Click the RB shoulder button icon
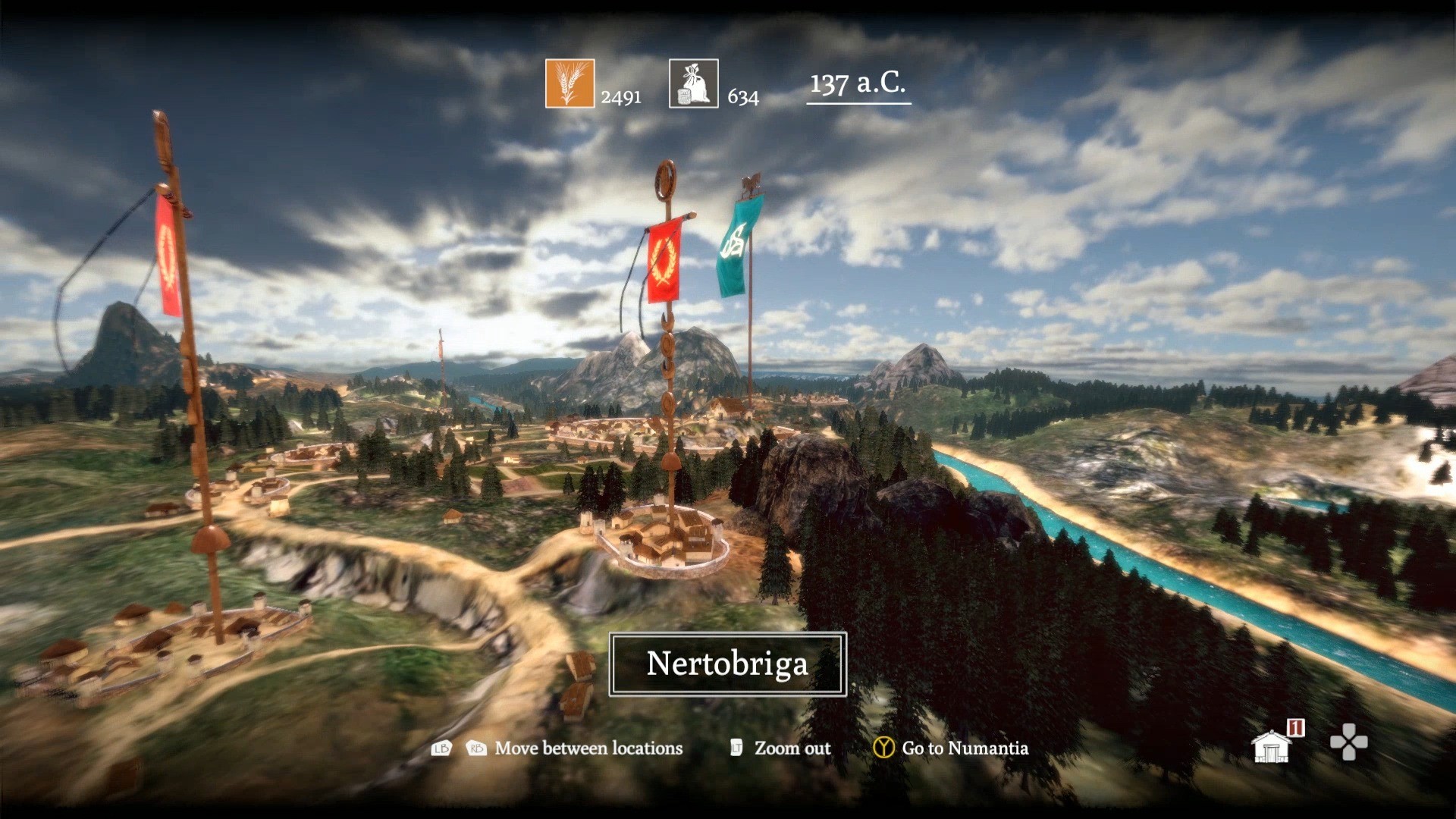This screenshot has width=1456, height=819. click(x=475, y=748)
